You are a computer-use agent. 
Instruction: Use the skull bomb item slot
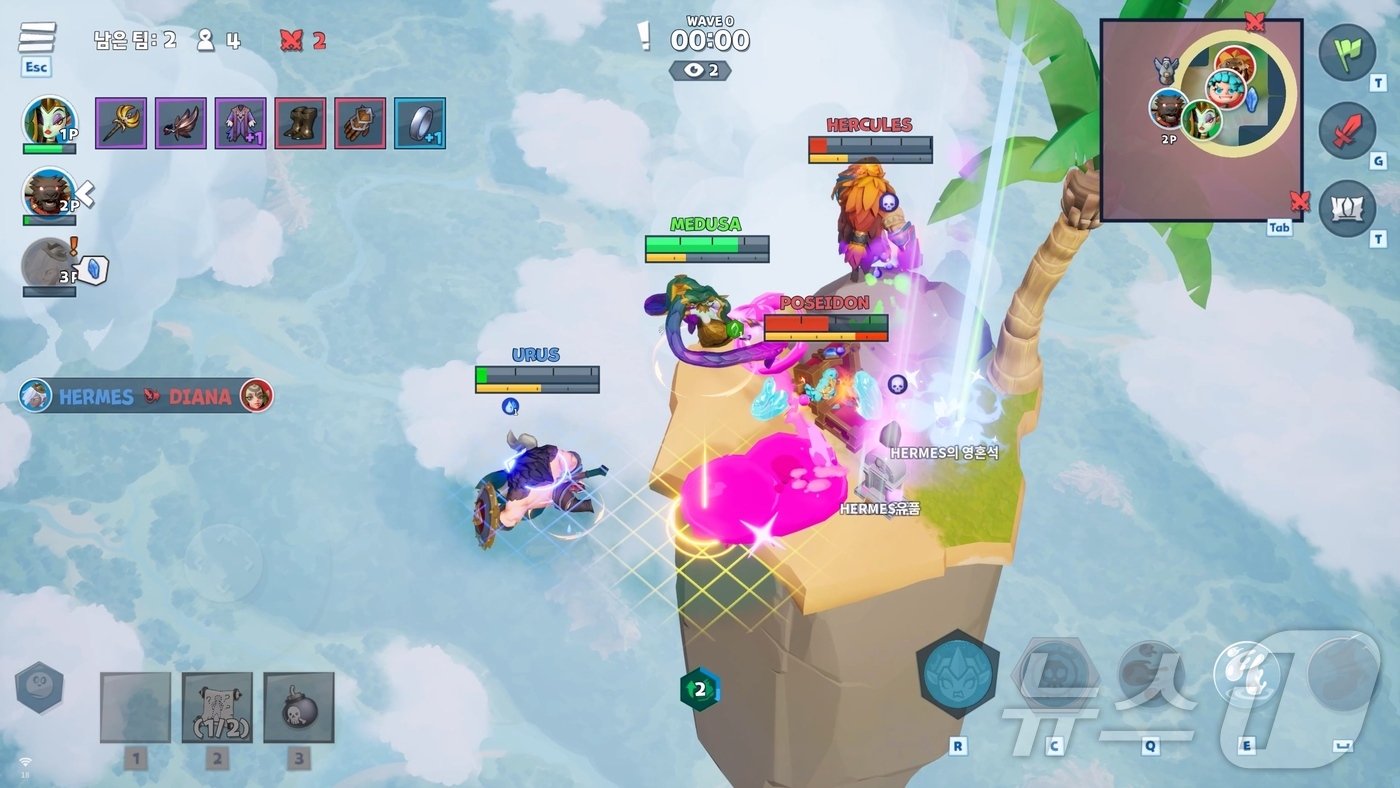coord(299,707)
